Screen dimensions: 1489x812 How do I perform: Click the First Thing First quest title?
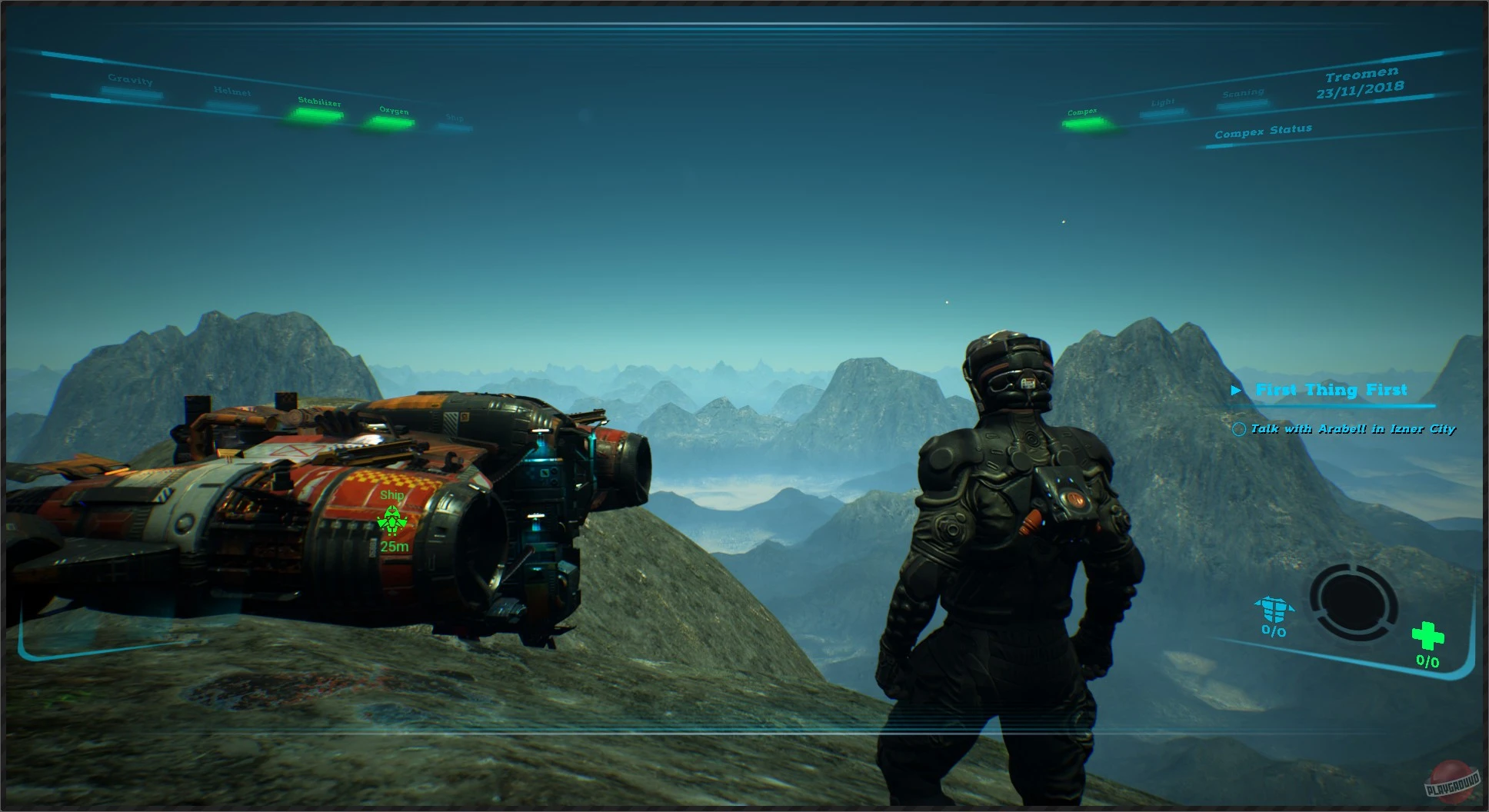(x=1332, y=390)
